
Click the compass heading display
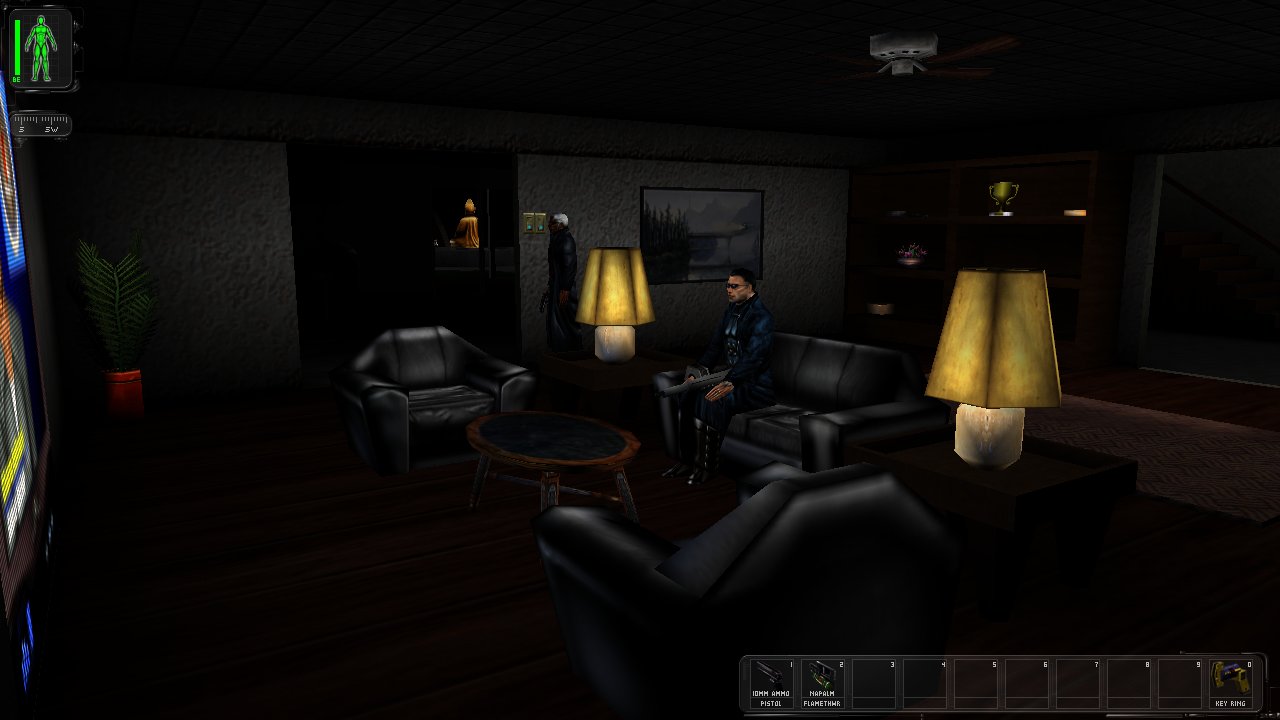pos(41,126)
